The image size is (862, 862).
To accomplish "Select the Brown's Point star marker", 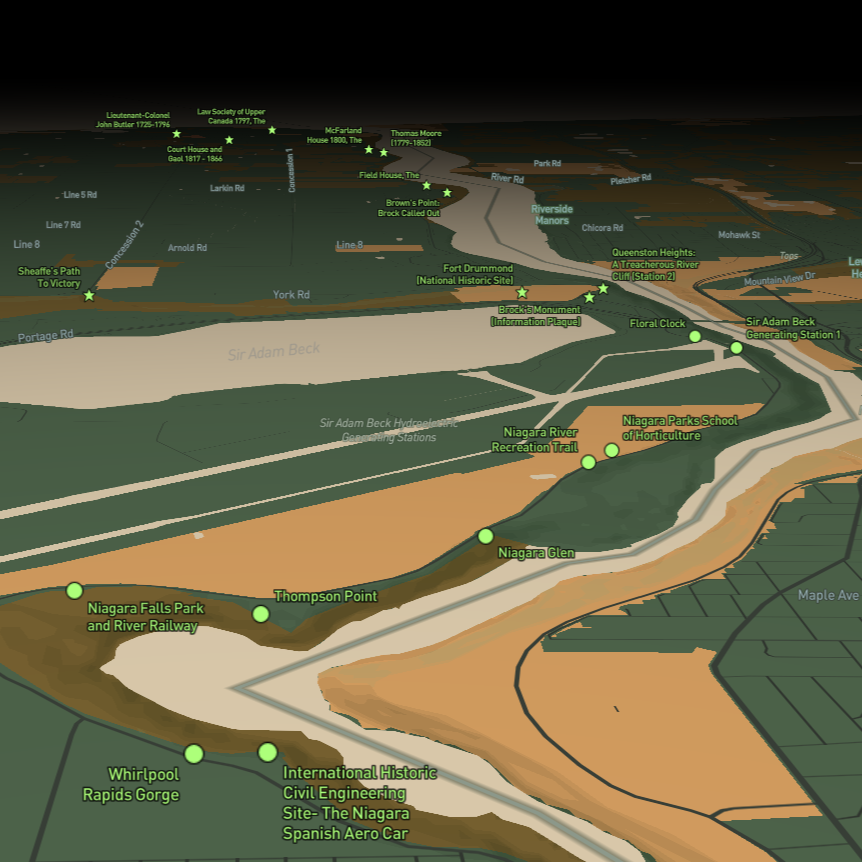I will point(447,193).
